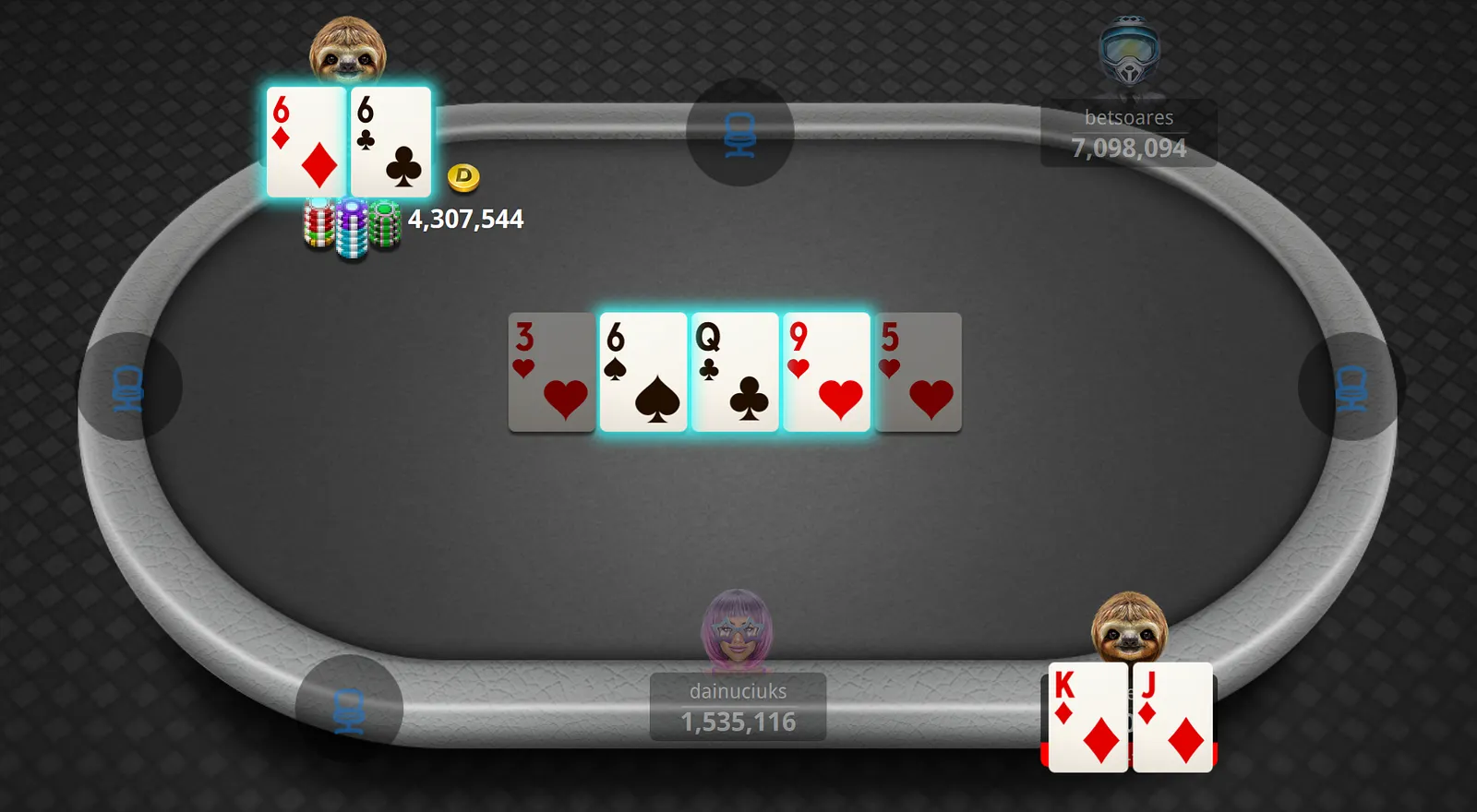Click the 4,307,544 chip stack

coord(352,228)
